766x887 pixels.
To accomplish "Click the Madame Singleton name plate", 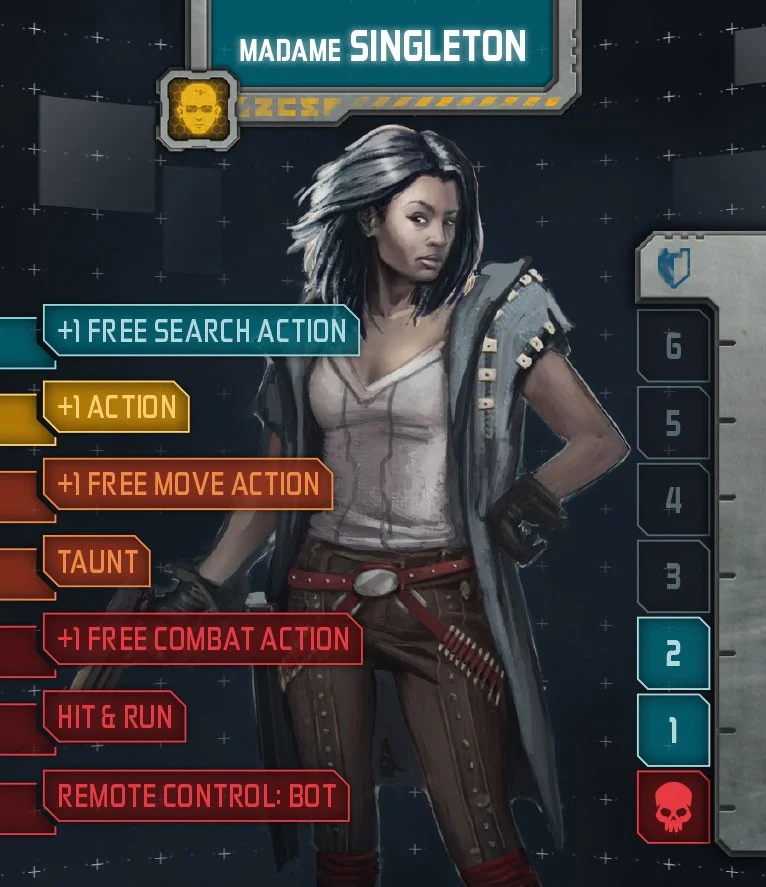I will 383,46.
